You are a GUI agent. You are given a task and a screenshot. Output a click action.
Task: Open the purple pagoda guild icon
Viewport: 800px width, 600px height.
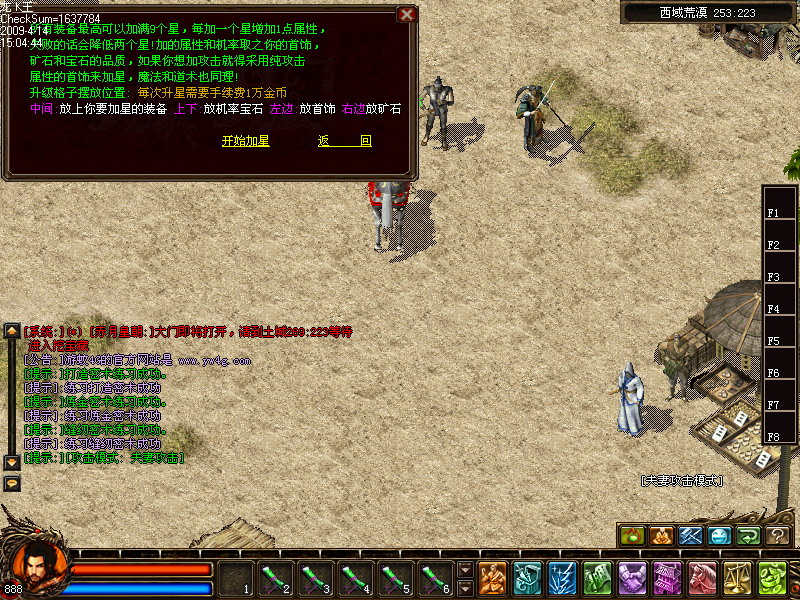point(667,578)
